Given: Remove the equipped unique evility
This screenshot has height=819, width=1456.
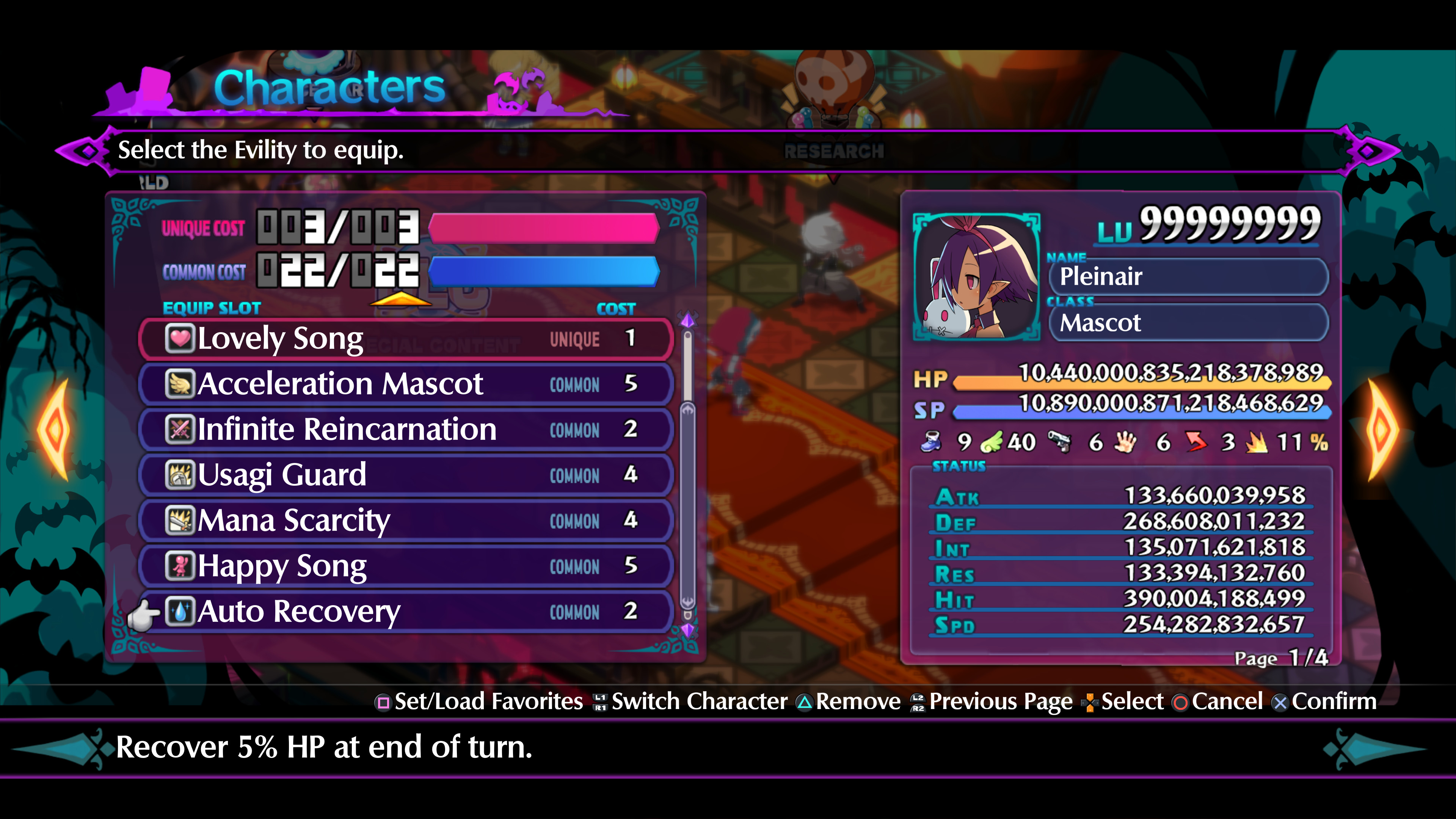Looking at the screenshot, I should click(x=854, y=701).
